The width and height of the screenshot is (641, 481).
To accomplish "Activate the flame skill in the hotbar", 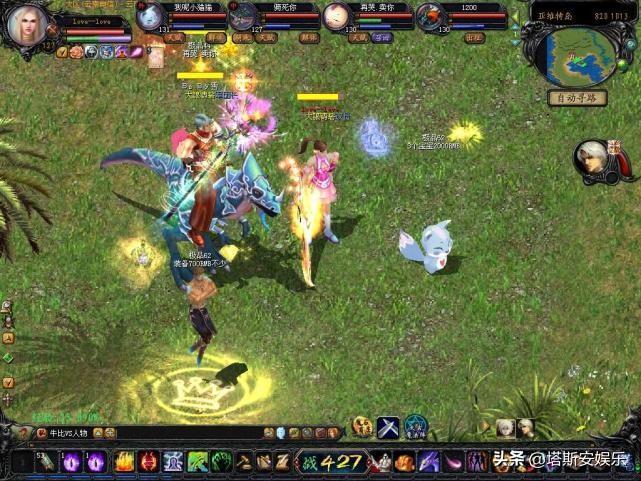I will point(124,461).
